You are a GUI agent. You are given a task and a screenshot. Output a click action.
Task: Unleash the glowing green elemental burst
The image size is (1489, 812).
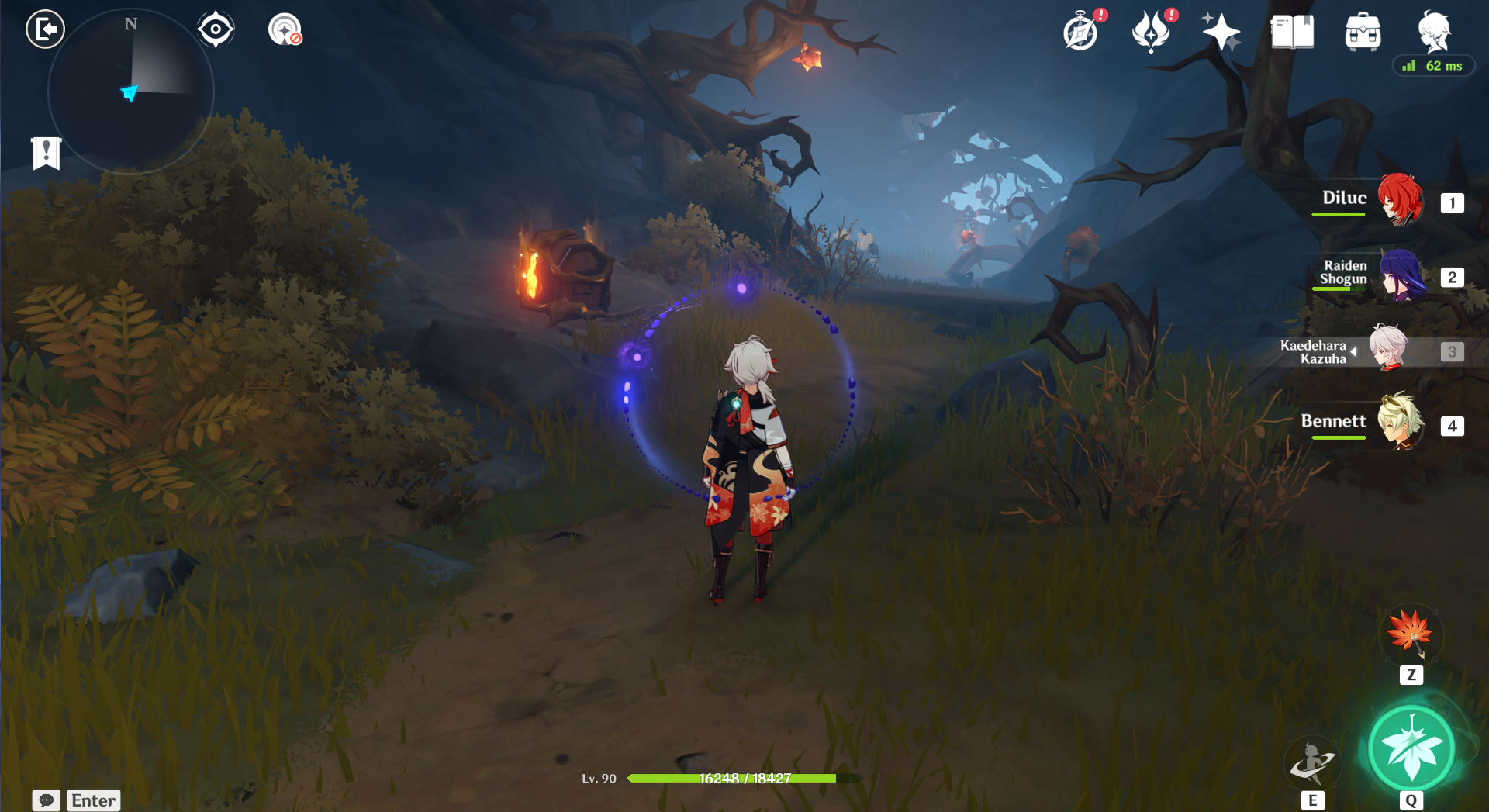tap(1411, 748)
